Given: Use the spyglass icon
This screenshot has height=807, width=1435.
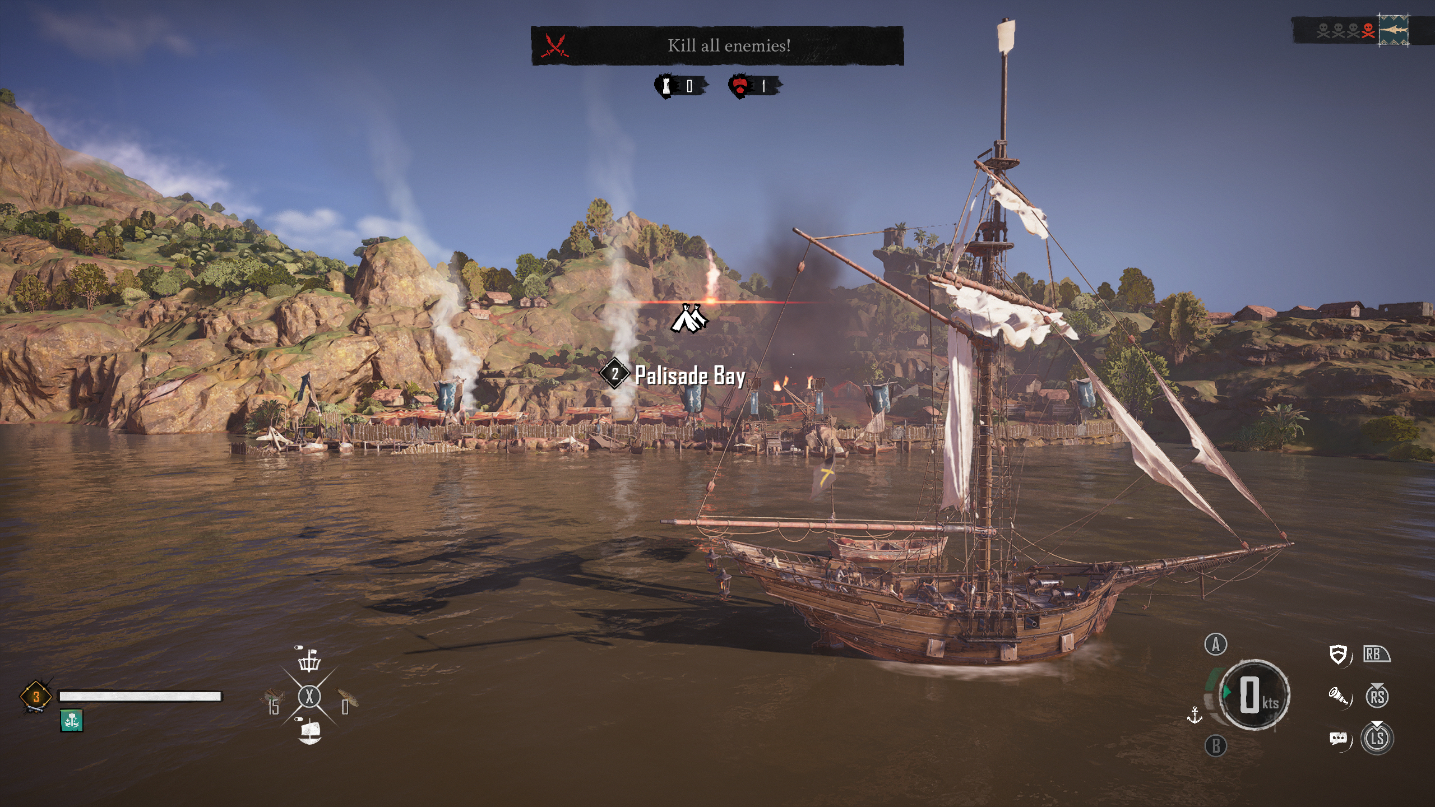Looking at the screenshot, I should (x=1337, y=696).
